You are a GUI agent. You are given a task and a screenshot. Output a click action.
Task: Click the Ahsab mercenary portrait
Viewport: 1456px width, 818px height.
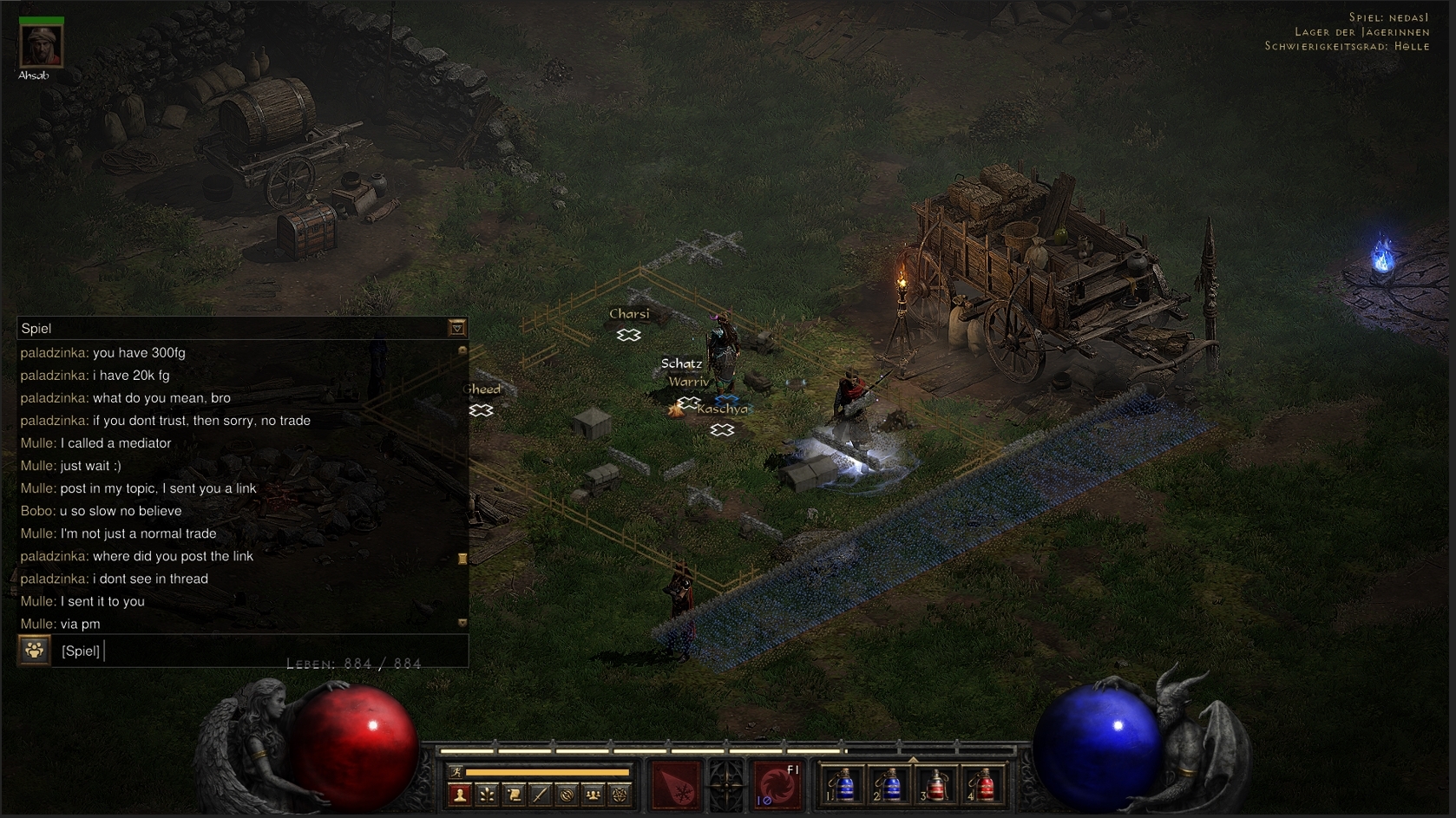pos(41,46)
